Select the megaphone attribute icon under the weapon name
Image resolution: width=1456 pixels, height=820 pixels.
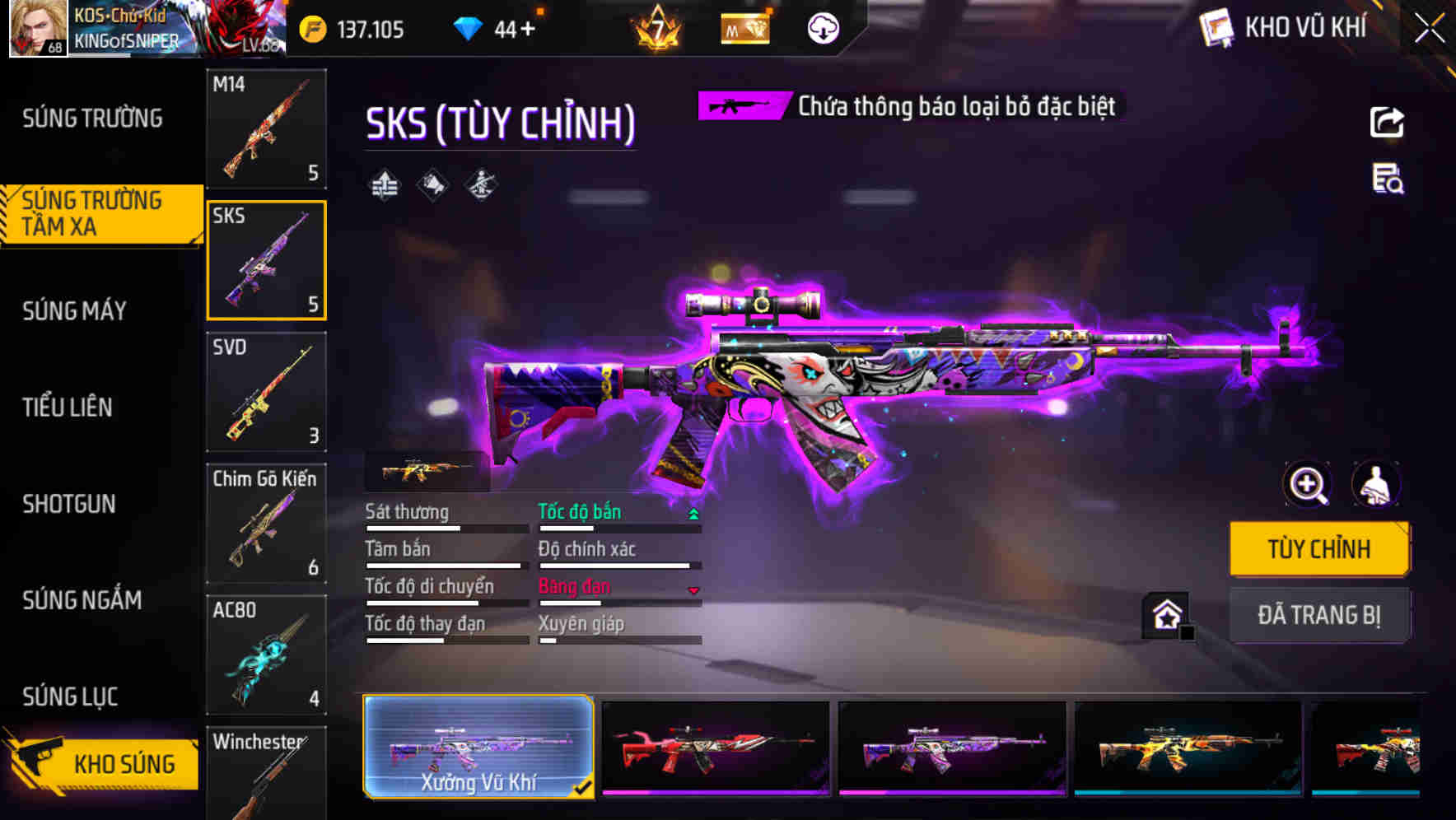tap(432, 184)
